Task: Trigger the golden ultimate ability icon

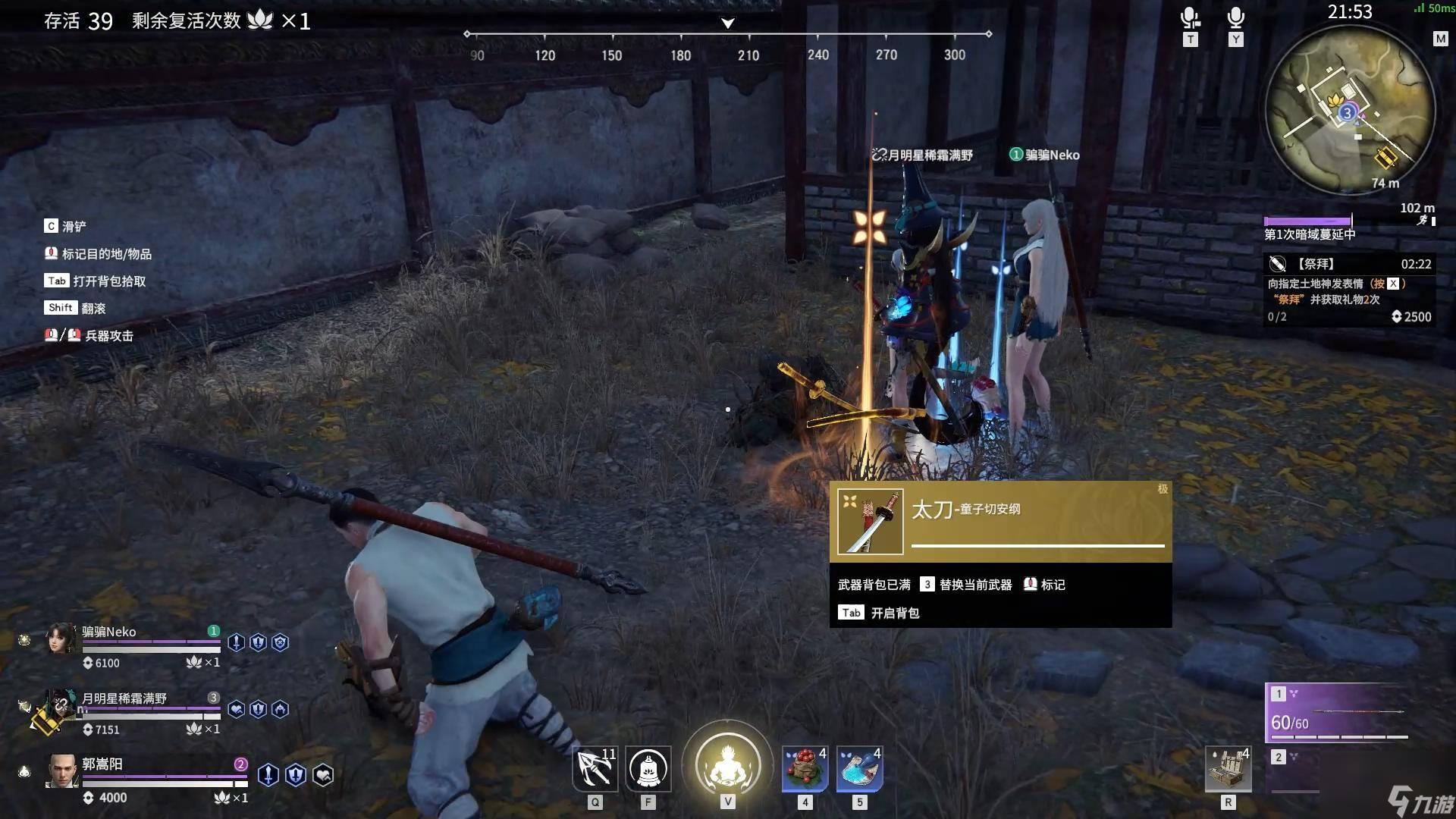Action: coord(727,764)
